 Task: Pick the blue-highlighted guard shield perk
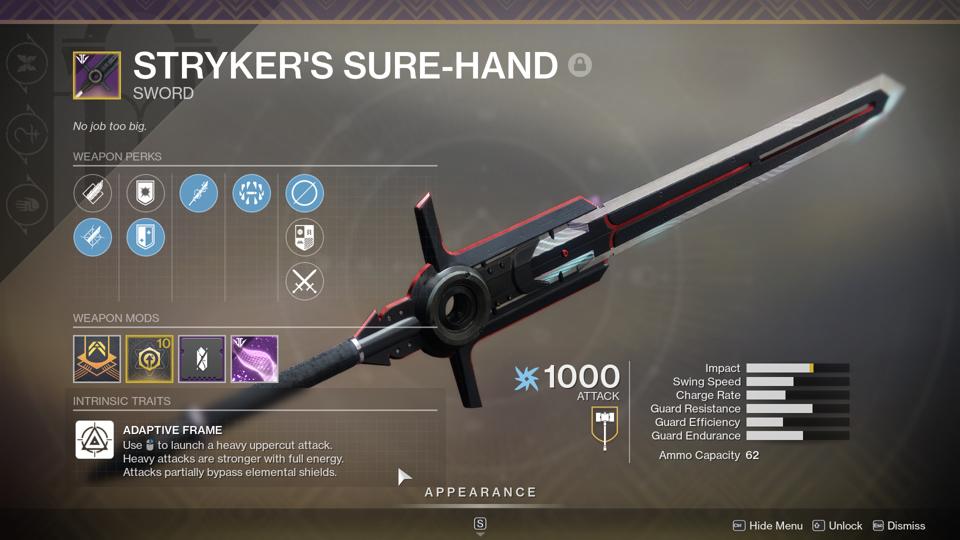(x=145, y=238)
